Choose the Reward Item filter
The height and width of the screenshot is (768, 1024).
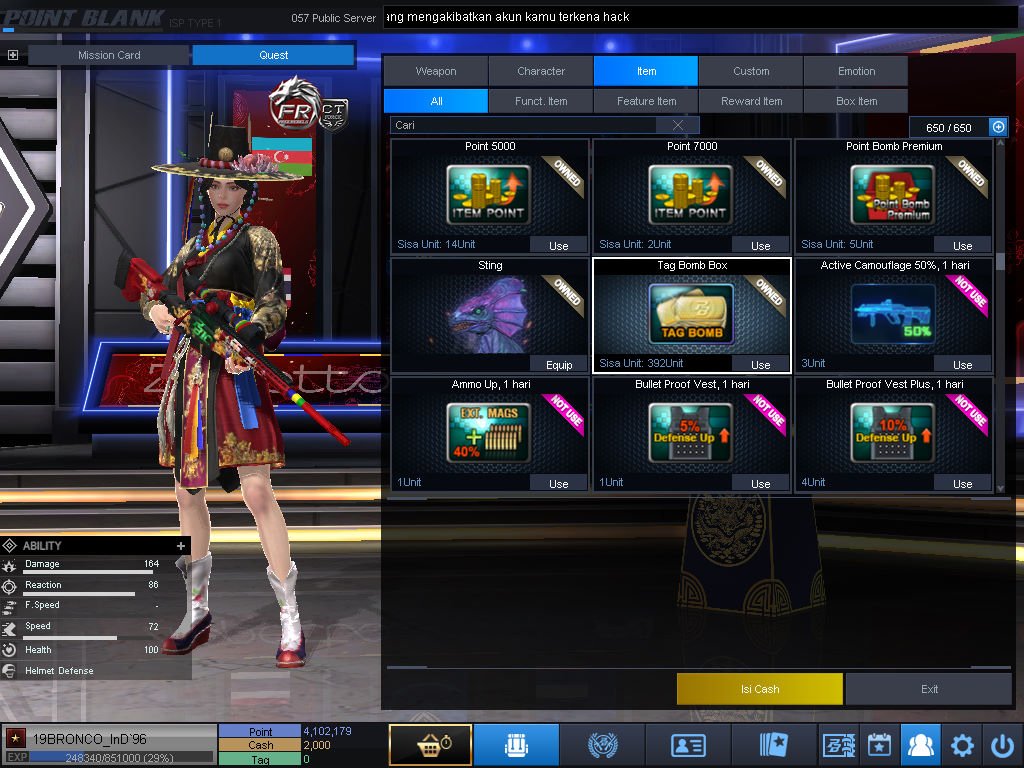click(751, 101)
